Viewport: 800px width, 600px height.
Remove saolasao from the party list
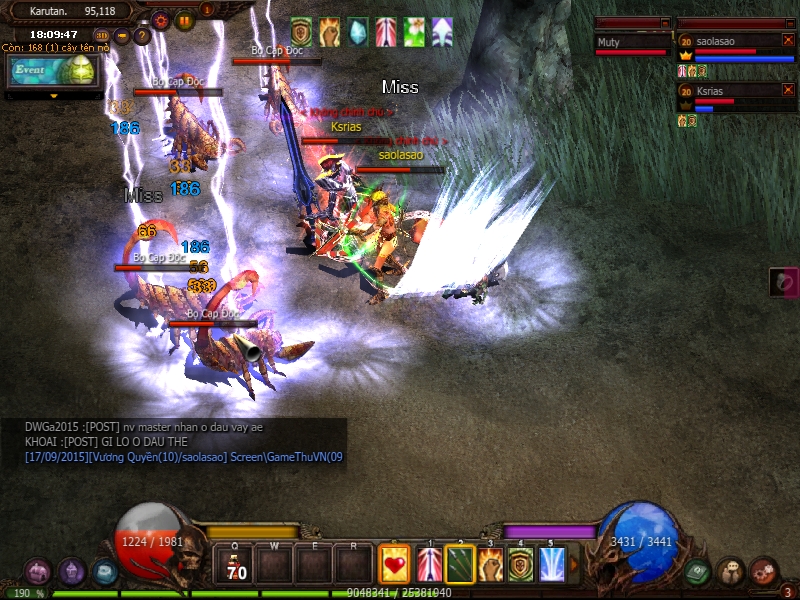click(x=788, y=40)
